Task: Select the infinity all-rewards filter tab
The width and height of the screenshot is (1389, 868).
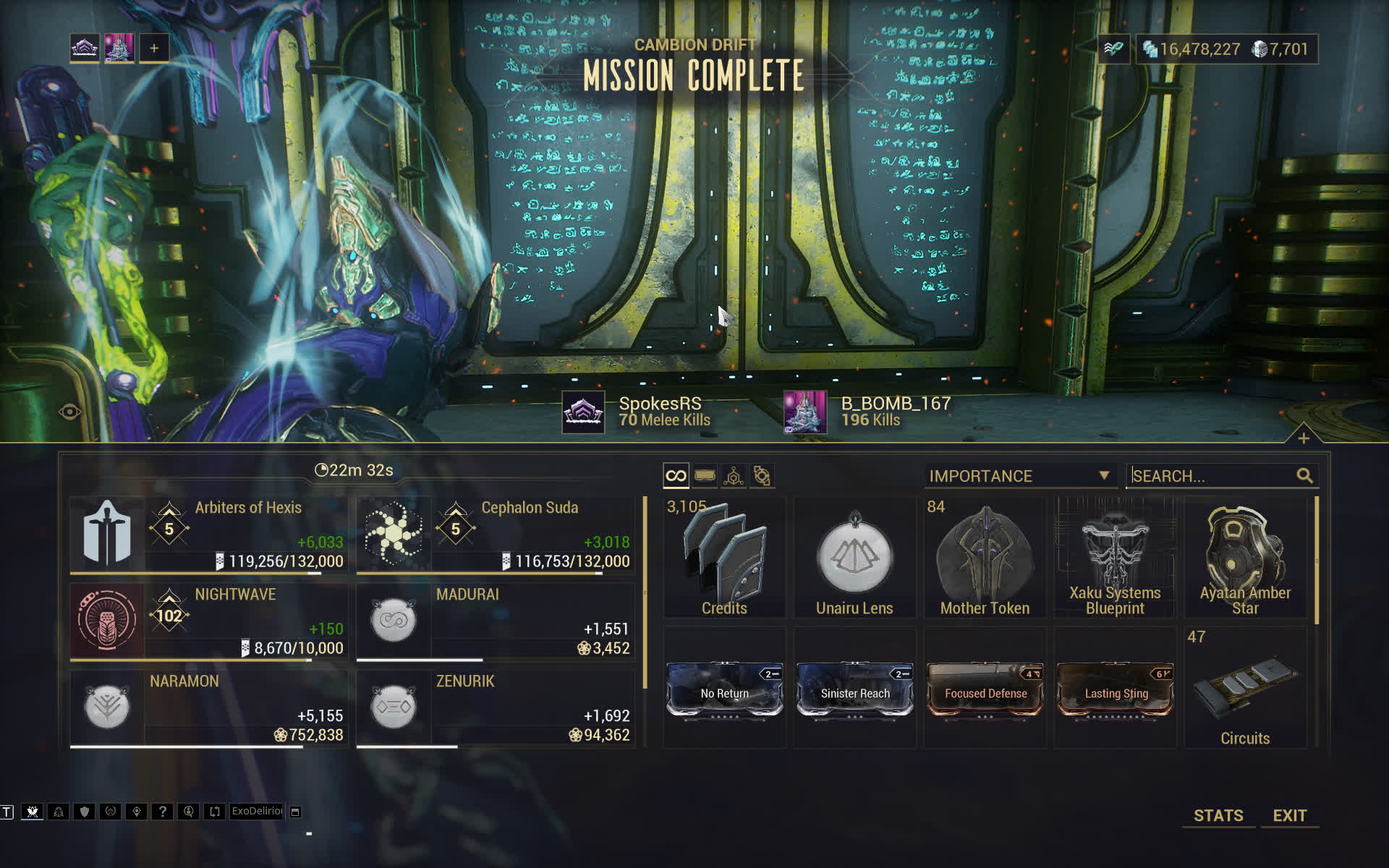Action: pyautogui.click(x=676, y=476)
